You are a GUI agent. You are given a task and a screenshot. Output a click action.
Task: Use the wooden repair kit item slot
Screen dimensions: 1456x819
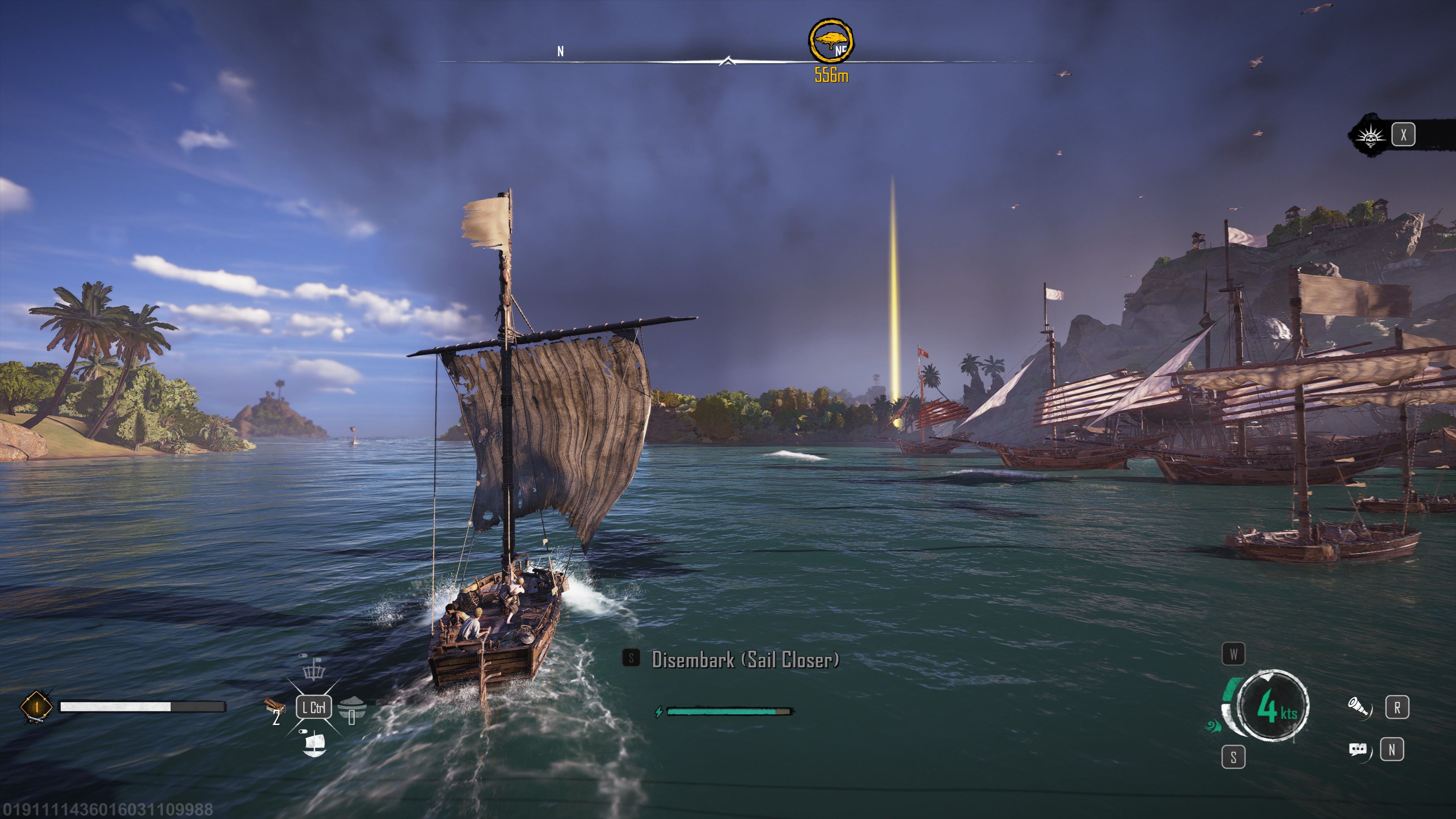tap(274, 705)
